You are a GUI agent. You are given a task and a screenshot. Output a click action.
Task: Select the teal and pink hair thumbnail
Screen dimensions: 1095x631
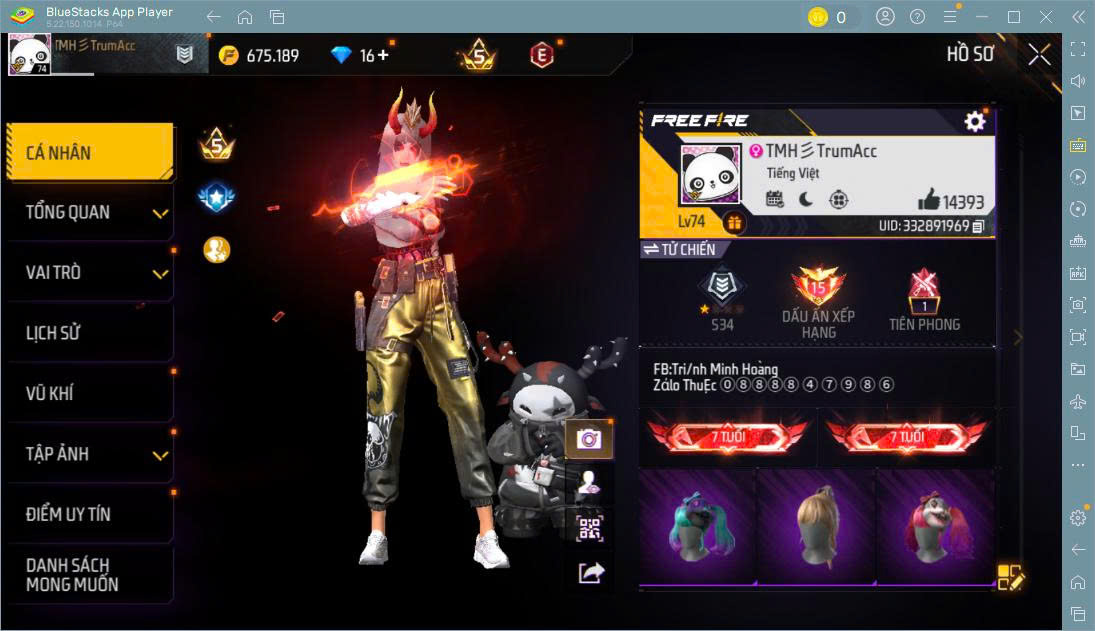[697, 526]
